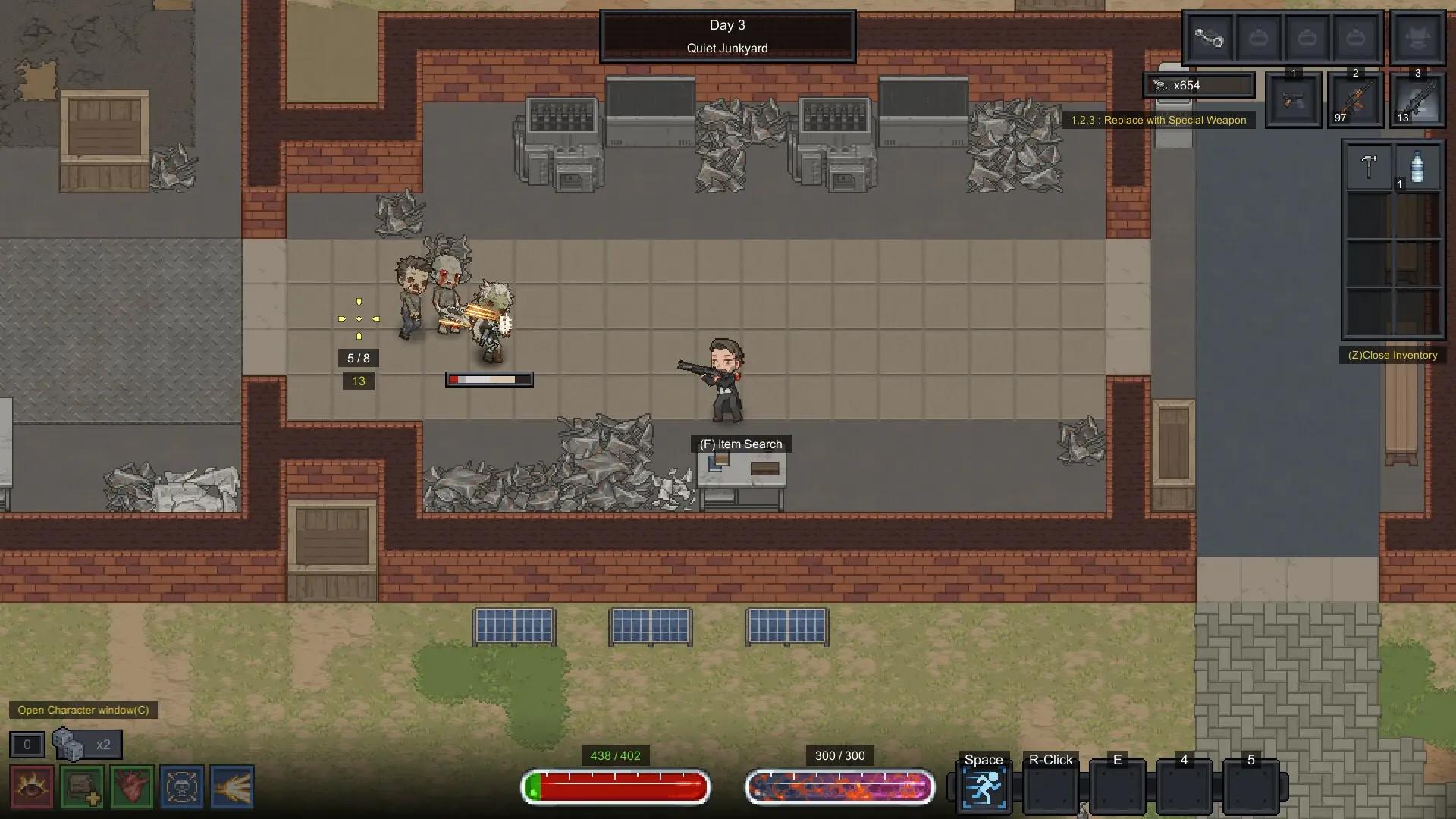This screenshot has height=819, width=1456.
Task: Open the body armor equipment slot
Action: pos(1417,37)
